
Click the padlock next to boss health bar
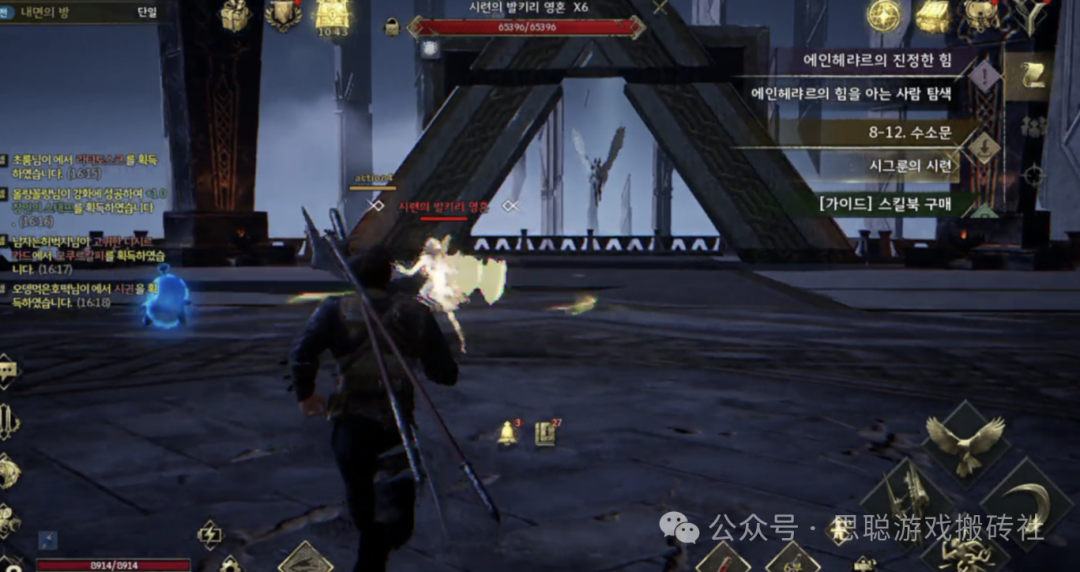point(392,25)
